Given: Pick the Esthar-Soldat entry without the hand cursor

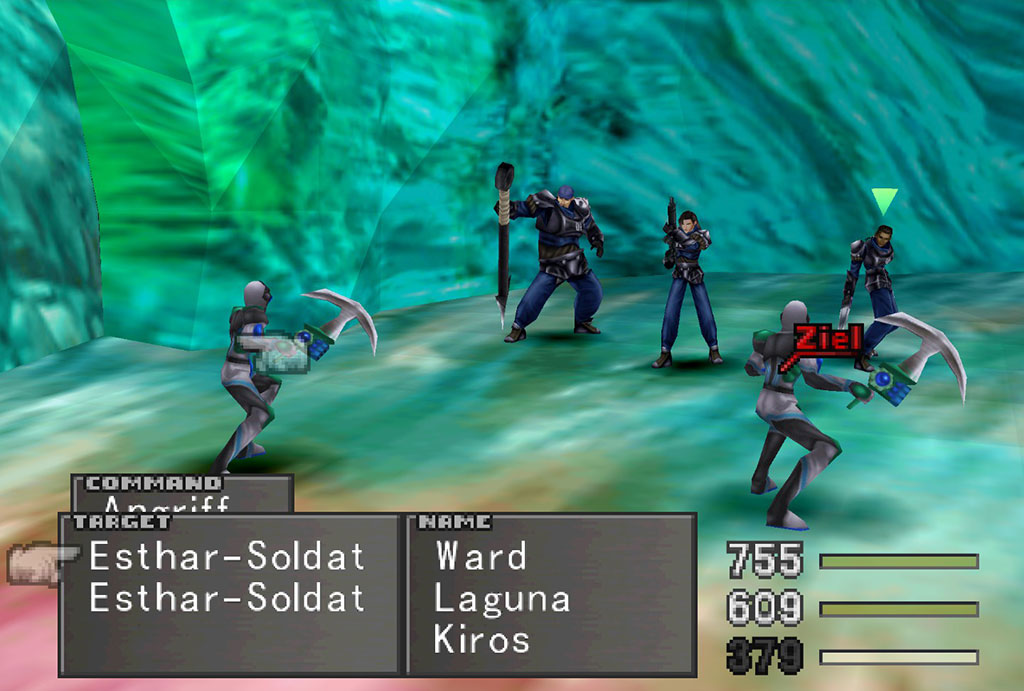Looking at the screenshot, I should click(x=227, y=598).
